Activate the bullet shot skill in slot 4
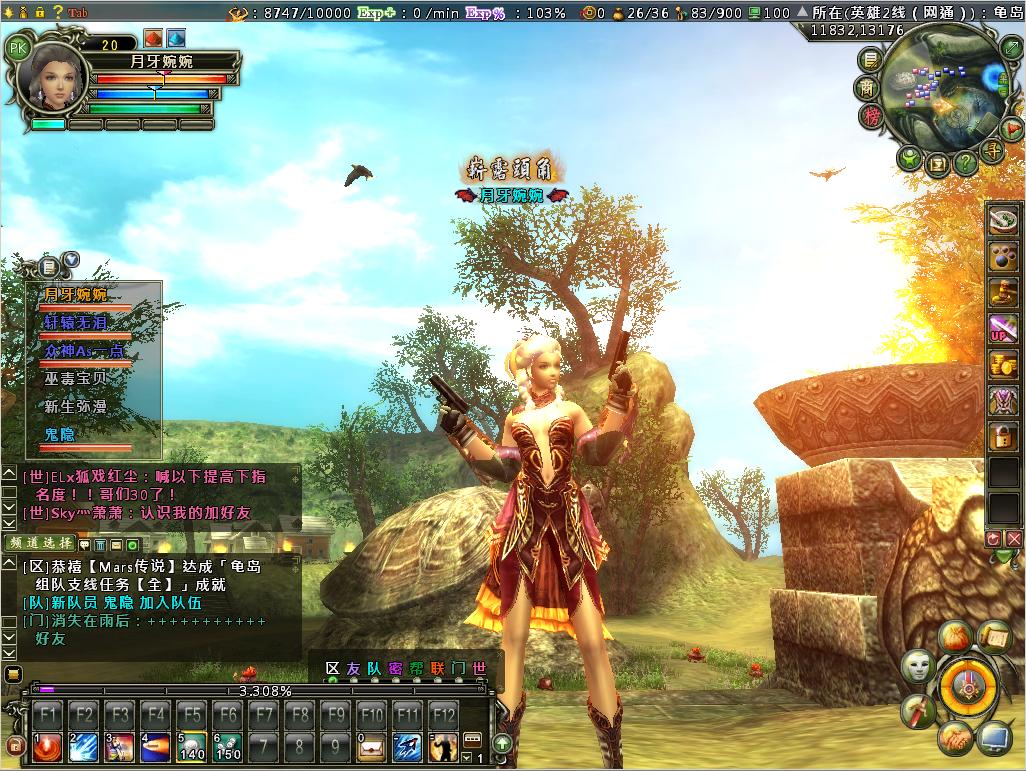The height and width of the screenshot is (771, 1026). pos(155,745)
